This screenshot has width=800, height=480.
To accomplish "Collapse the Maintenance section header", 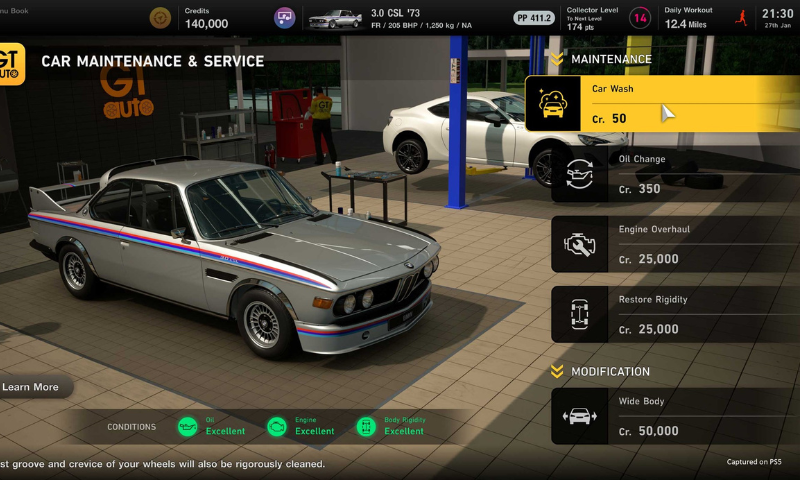I will coord(557,60).
